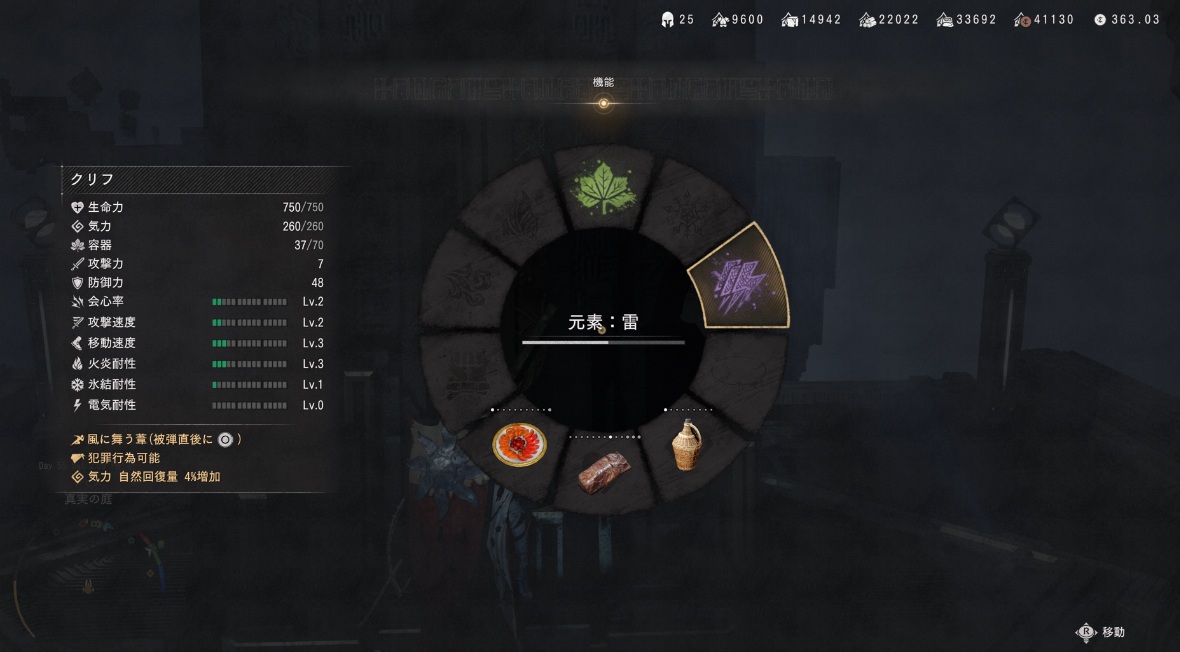This screenshot has height=652, width=1180.
Task: Choose the dimmed flame element segment
Action: [x=513, y=214]
